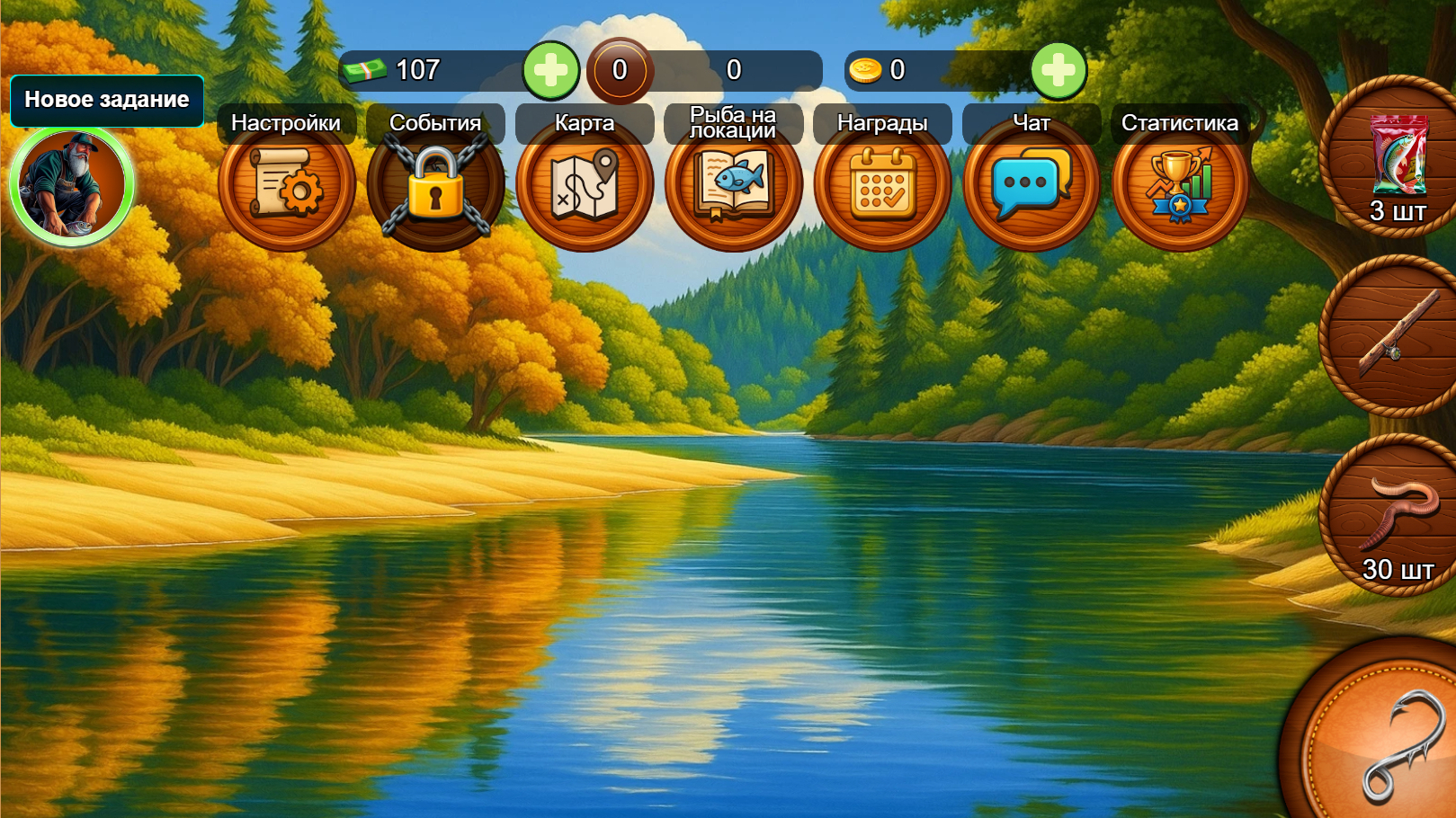Click the round level badge showing 0
Image resolution: width=1456 pixels, height=818 pixels.
[x=620, y=70]
